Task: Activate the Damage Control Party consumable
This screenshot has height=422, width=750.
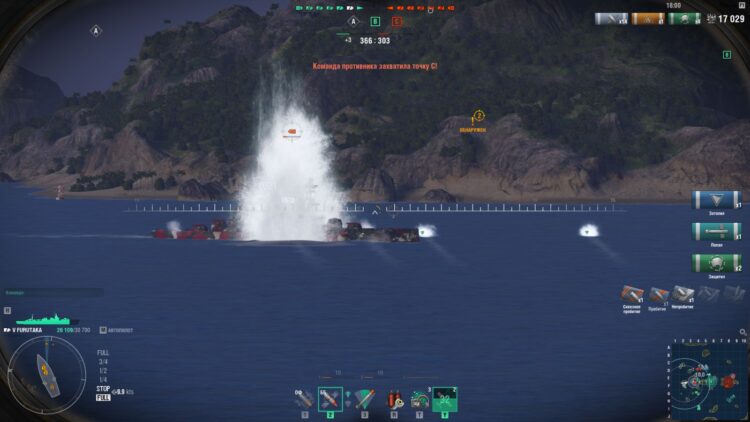Action: [x=393, y=399]
